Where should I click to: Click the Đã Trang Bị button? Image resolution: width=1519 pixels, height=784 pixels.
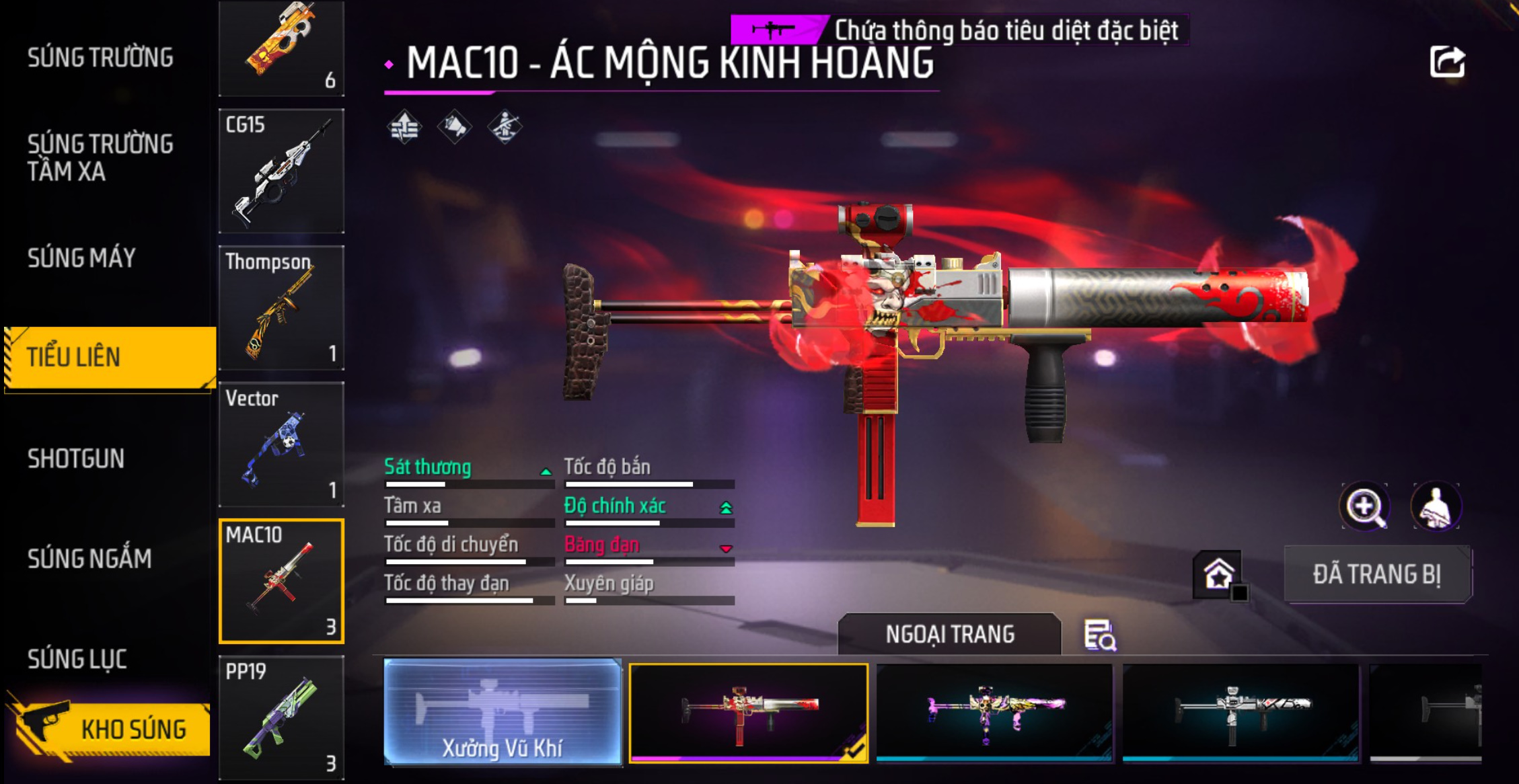(1377, 575)
